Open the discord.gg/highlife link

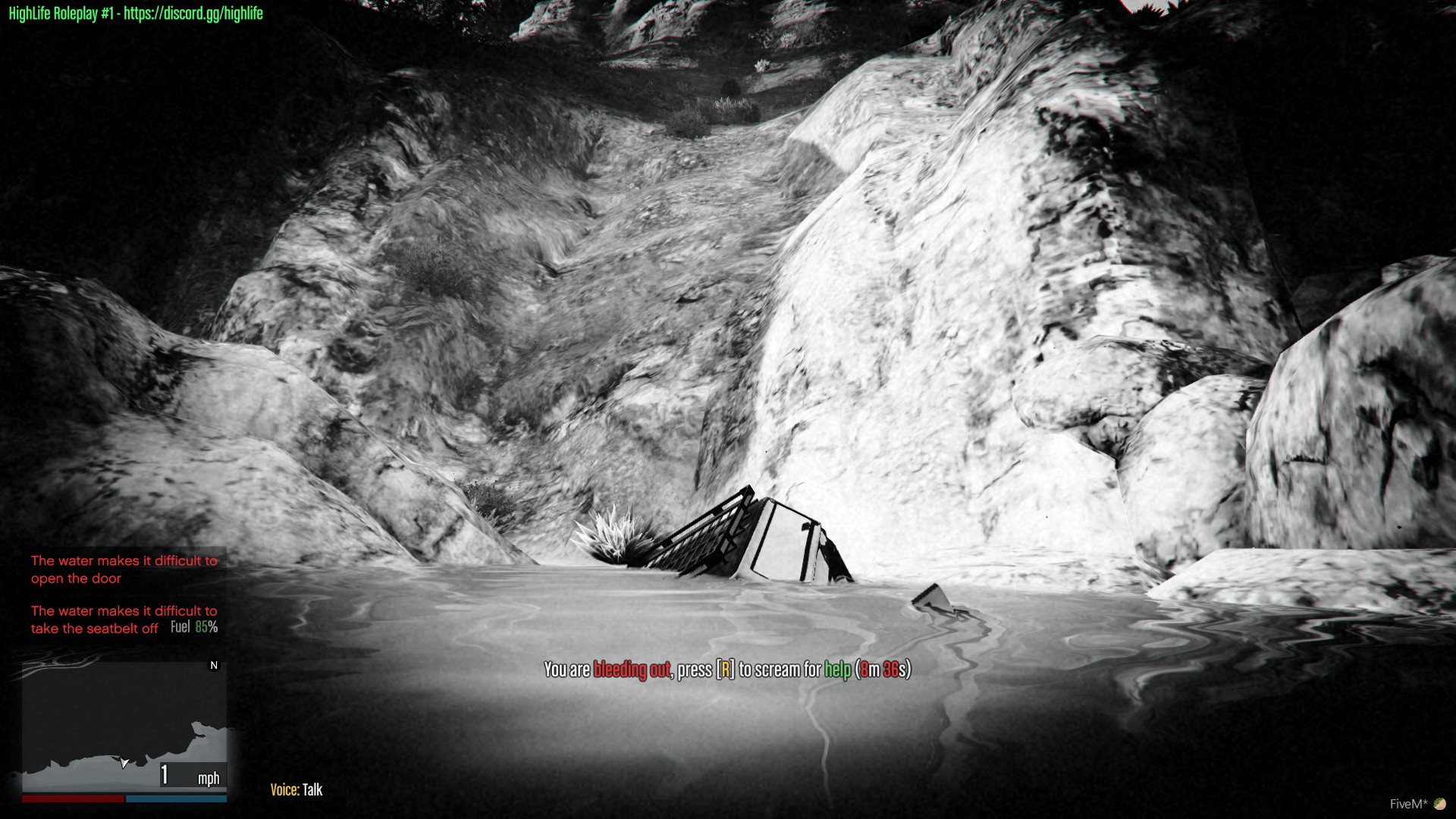(x=192, y=13)
